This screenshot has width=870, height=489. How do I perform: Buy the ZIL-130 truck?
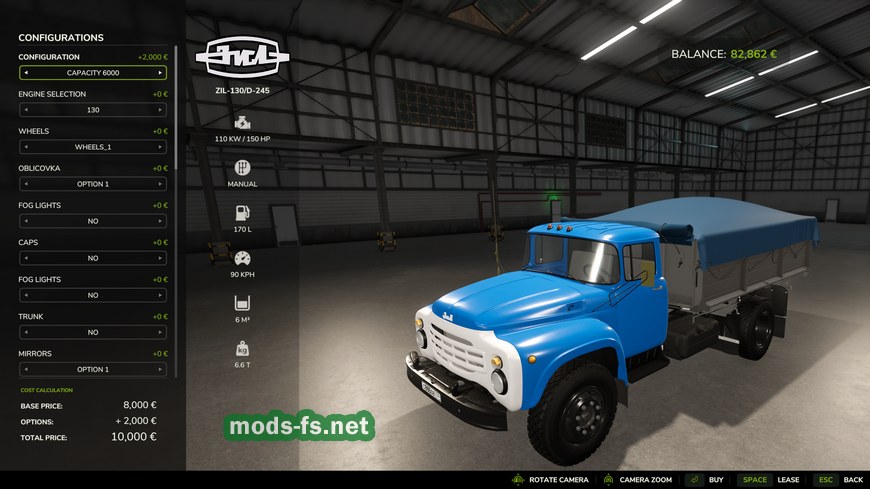click(x=705, y=480)
